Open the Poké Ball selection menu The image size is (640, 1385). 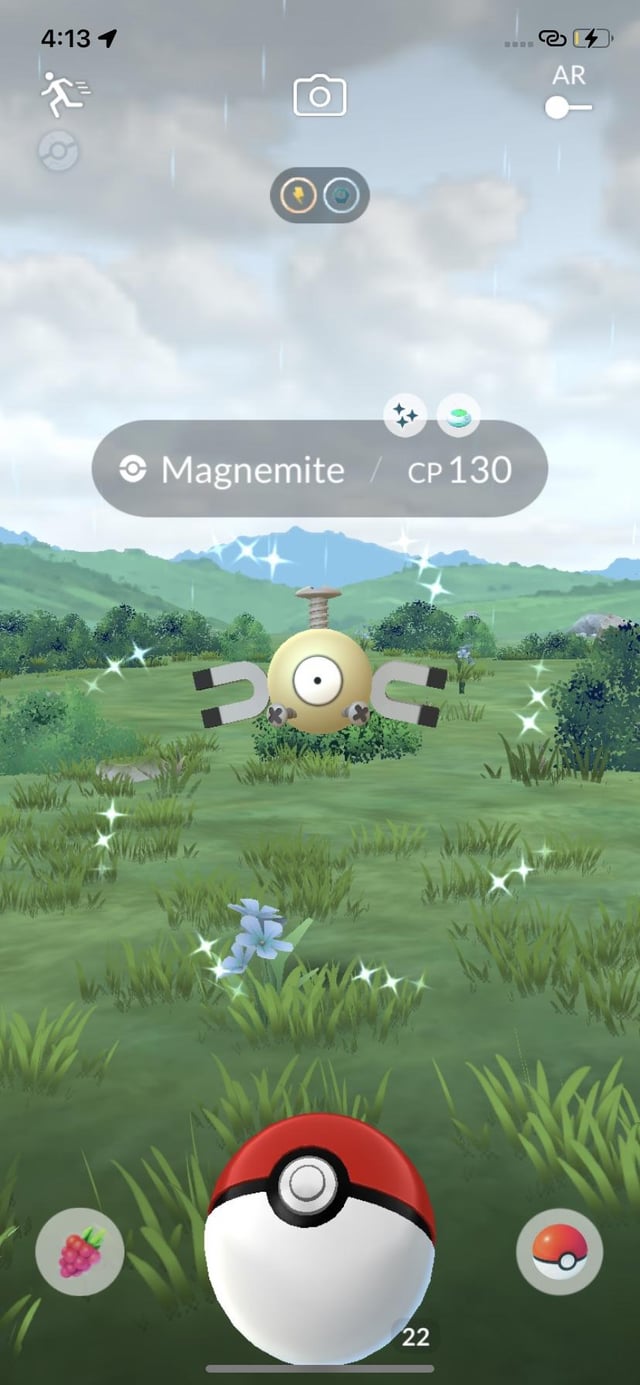coord(559,1251)
